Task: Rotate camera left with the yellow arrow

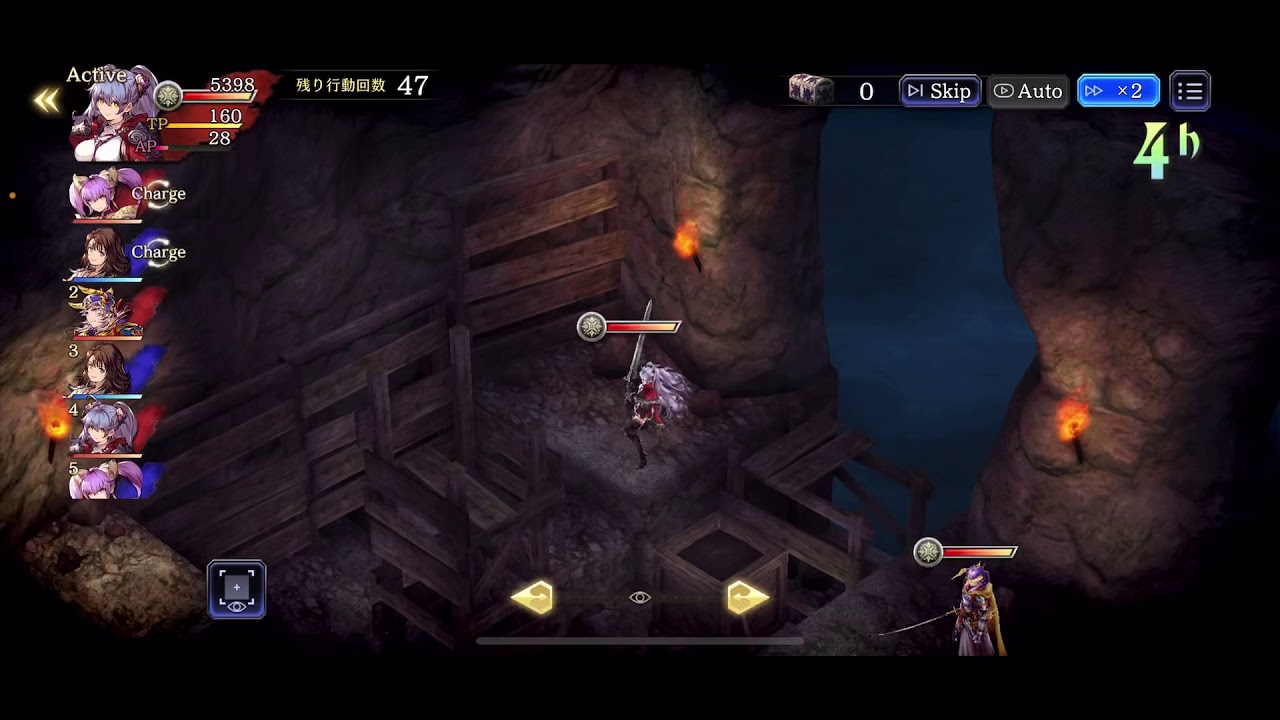Action: [536, 597]
